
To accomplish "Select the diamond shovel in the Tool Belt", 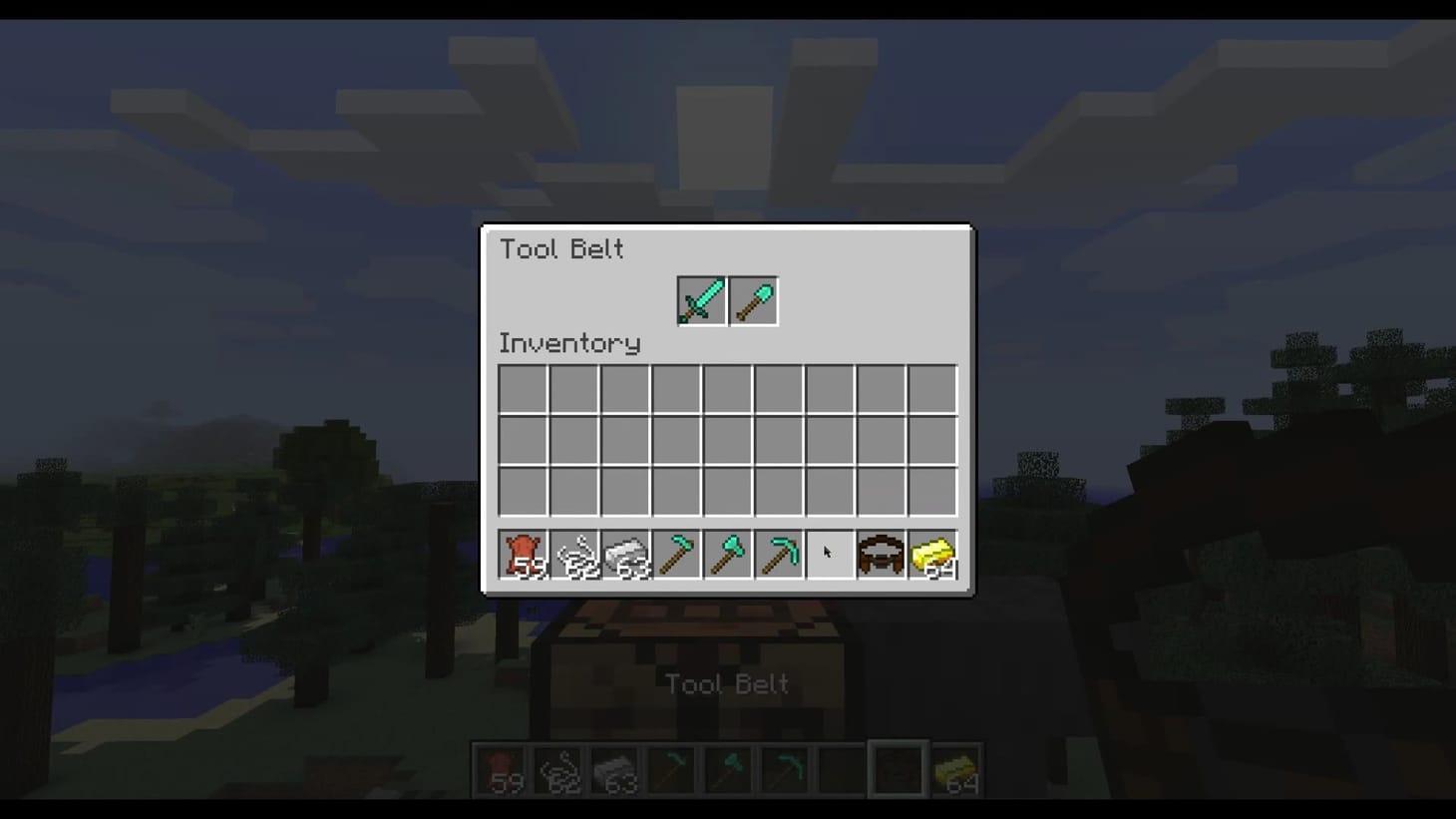I will (754, 299).
